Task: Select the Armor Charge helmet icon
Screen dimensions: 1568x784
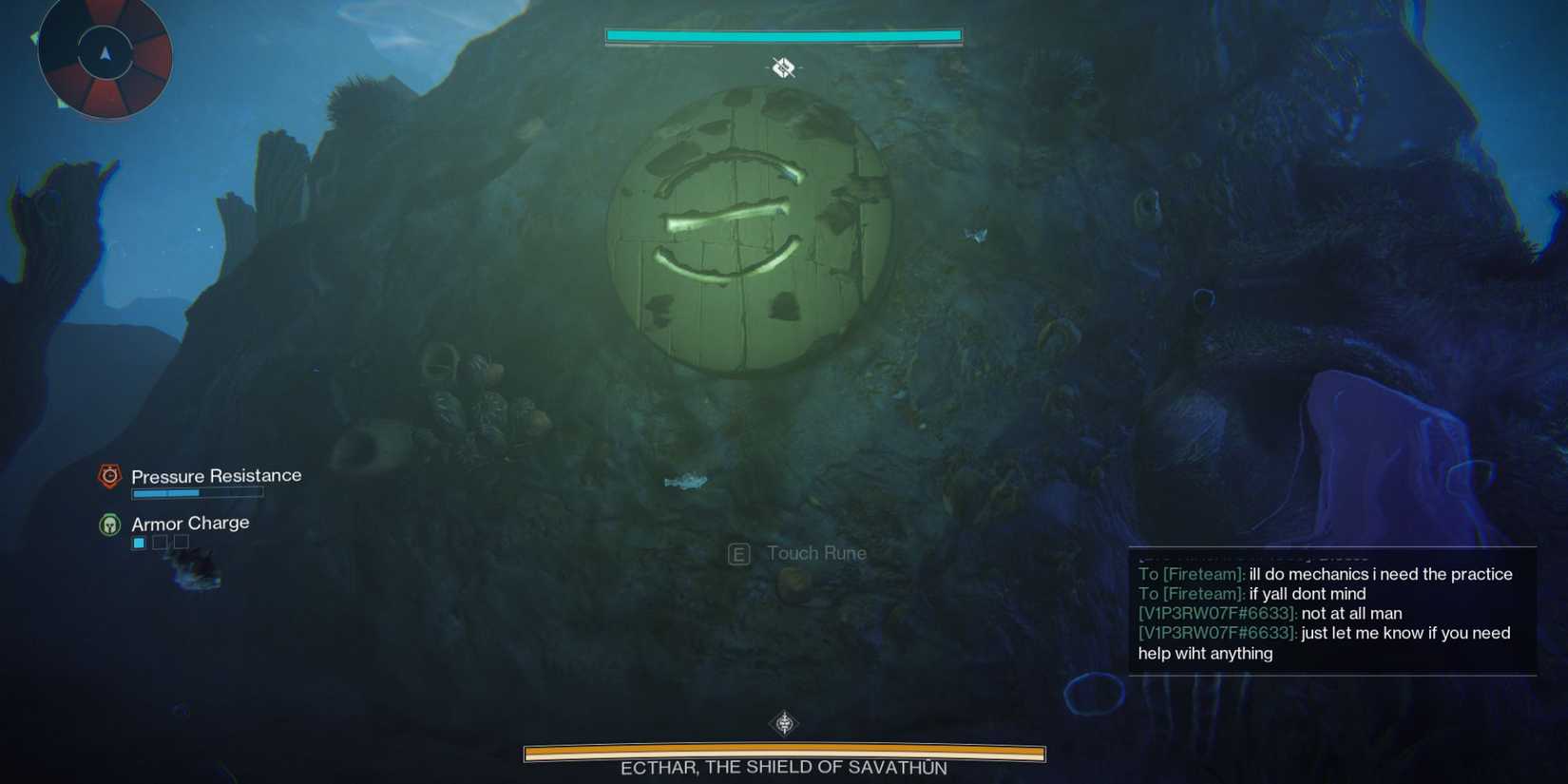Action: [x=109, y=523]
